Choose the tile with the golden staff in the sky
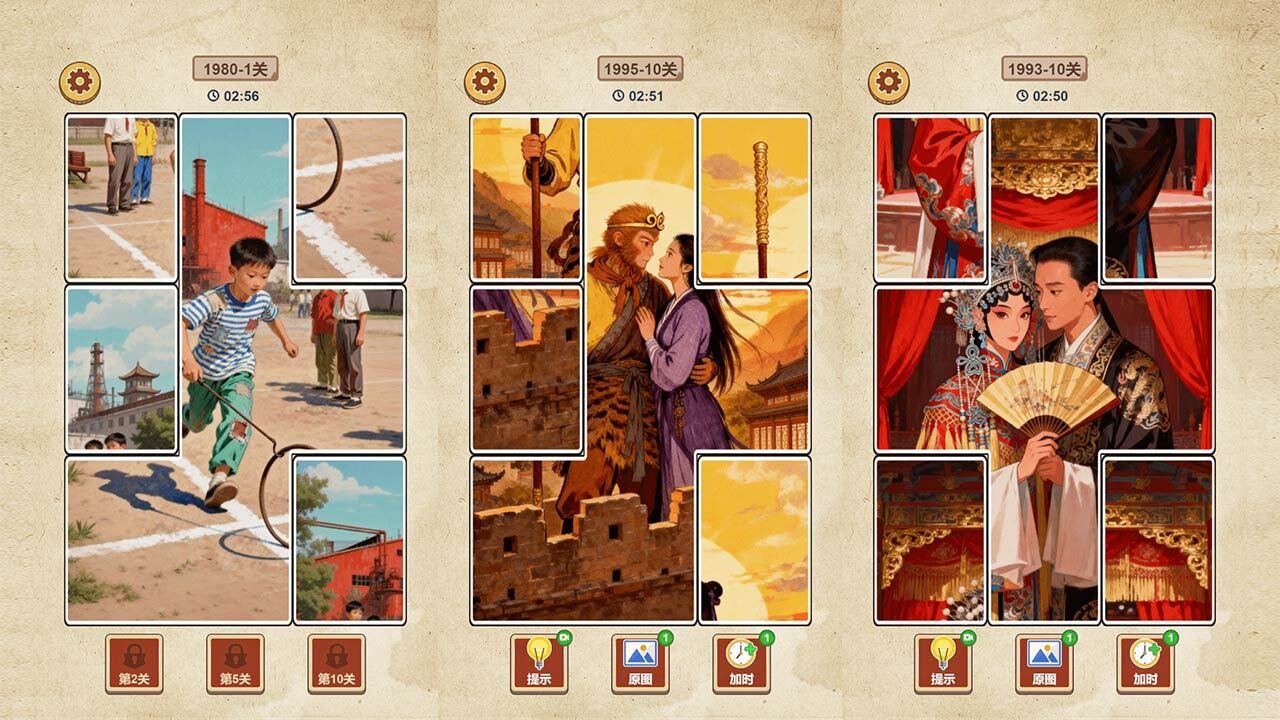The image size is (1280, 720). 754,197
